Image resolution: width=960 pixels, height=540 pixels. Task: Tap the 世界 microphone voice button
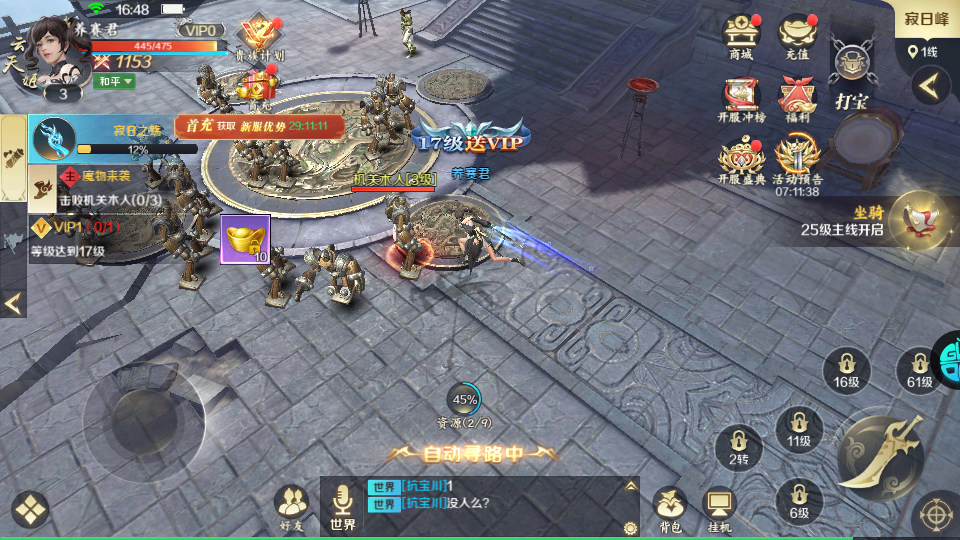(343, 506)
